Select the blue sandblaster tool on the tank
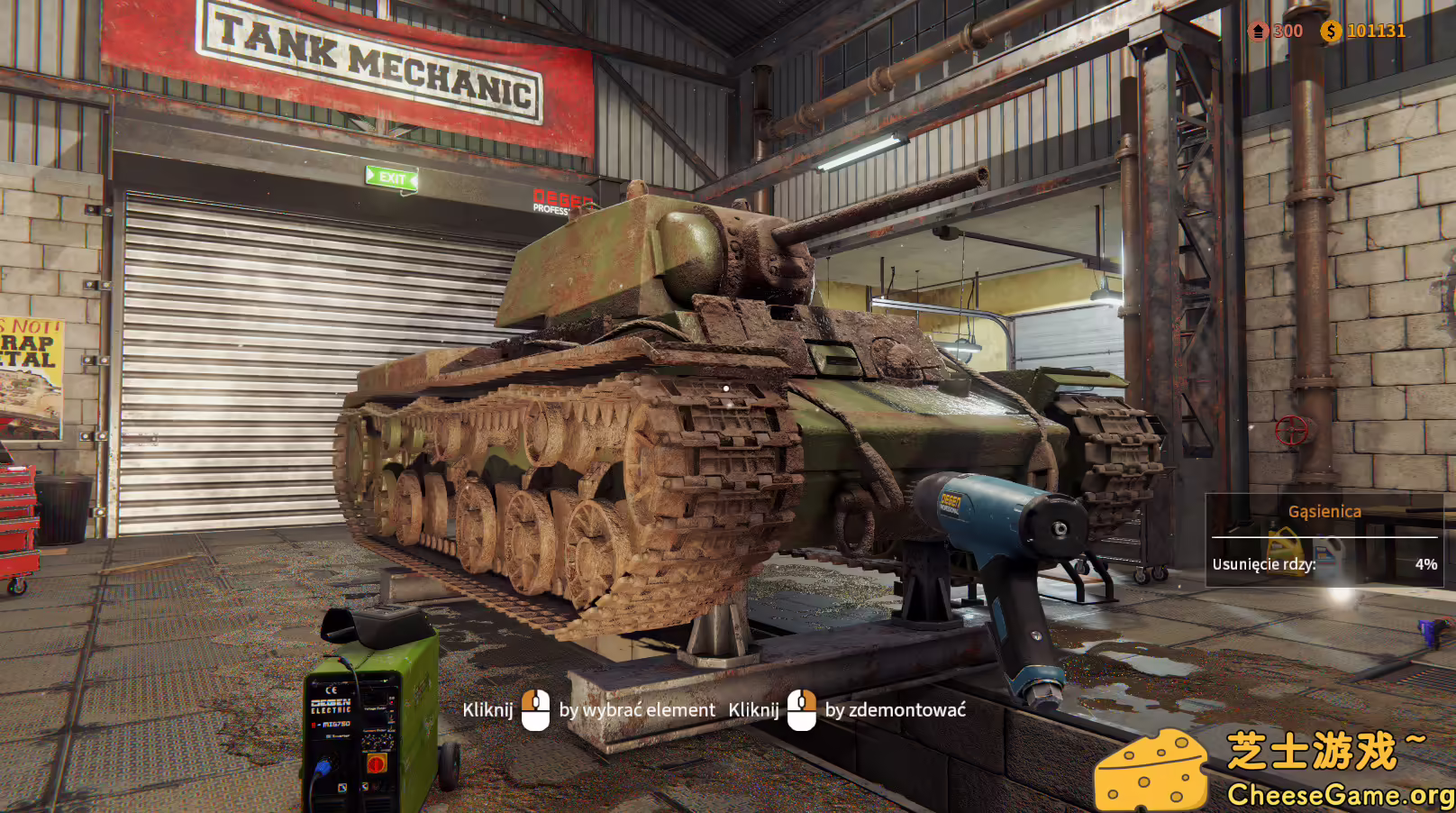 tap(991, 523)
